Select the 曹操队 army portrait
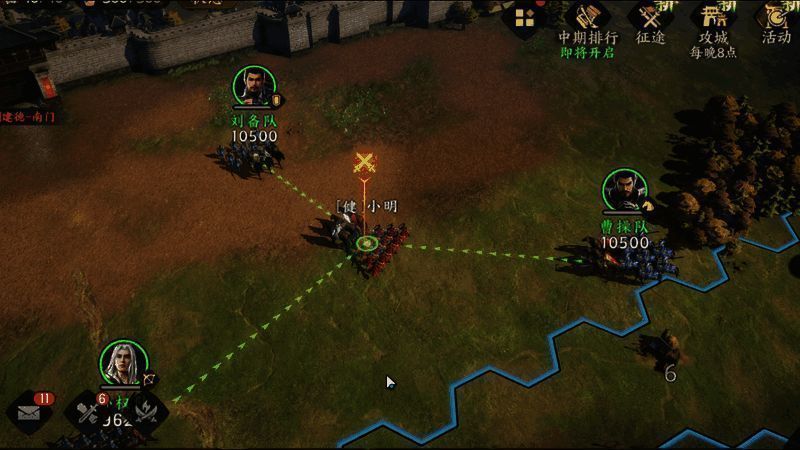The width and height of the screenshot is (800, 450). [x=625, y=192]
